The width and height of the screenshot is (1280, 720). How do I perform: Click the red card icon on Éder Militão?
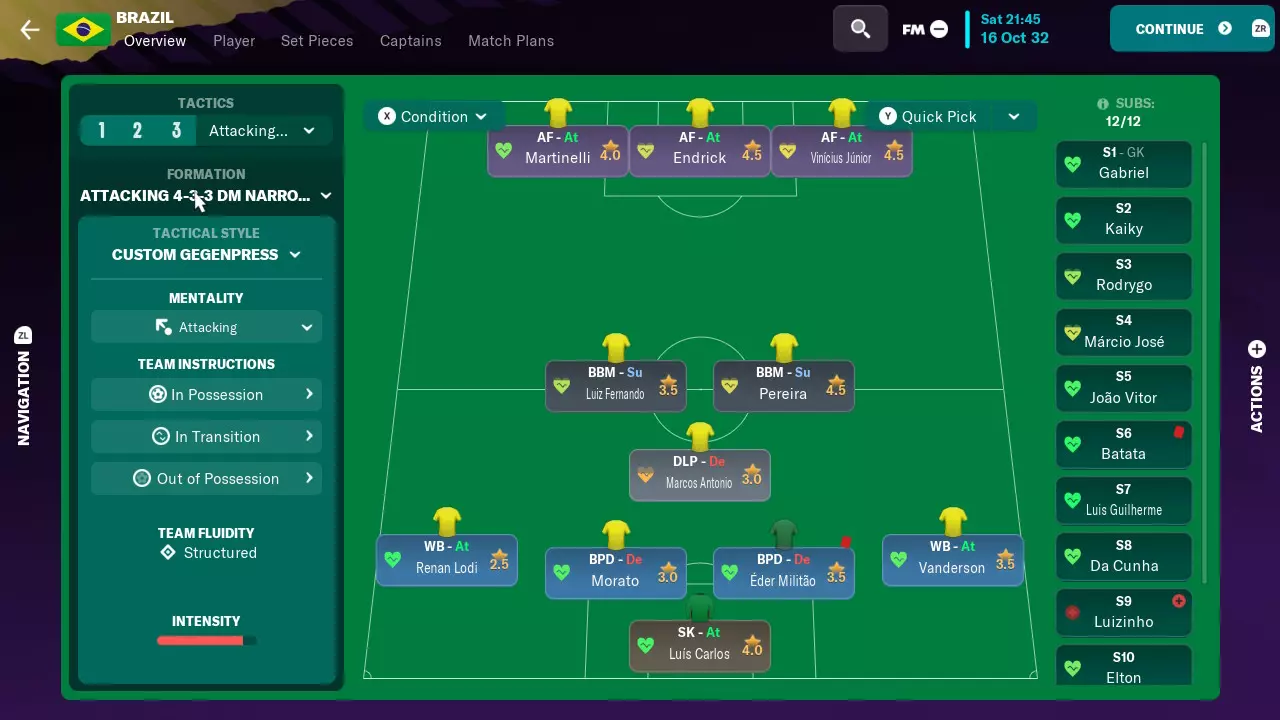pos(845,541)
